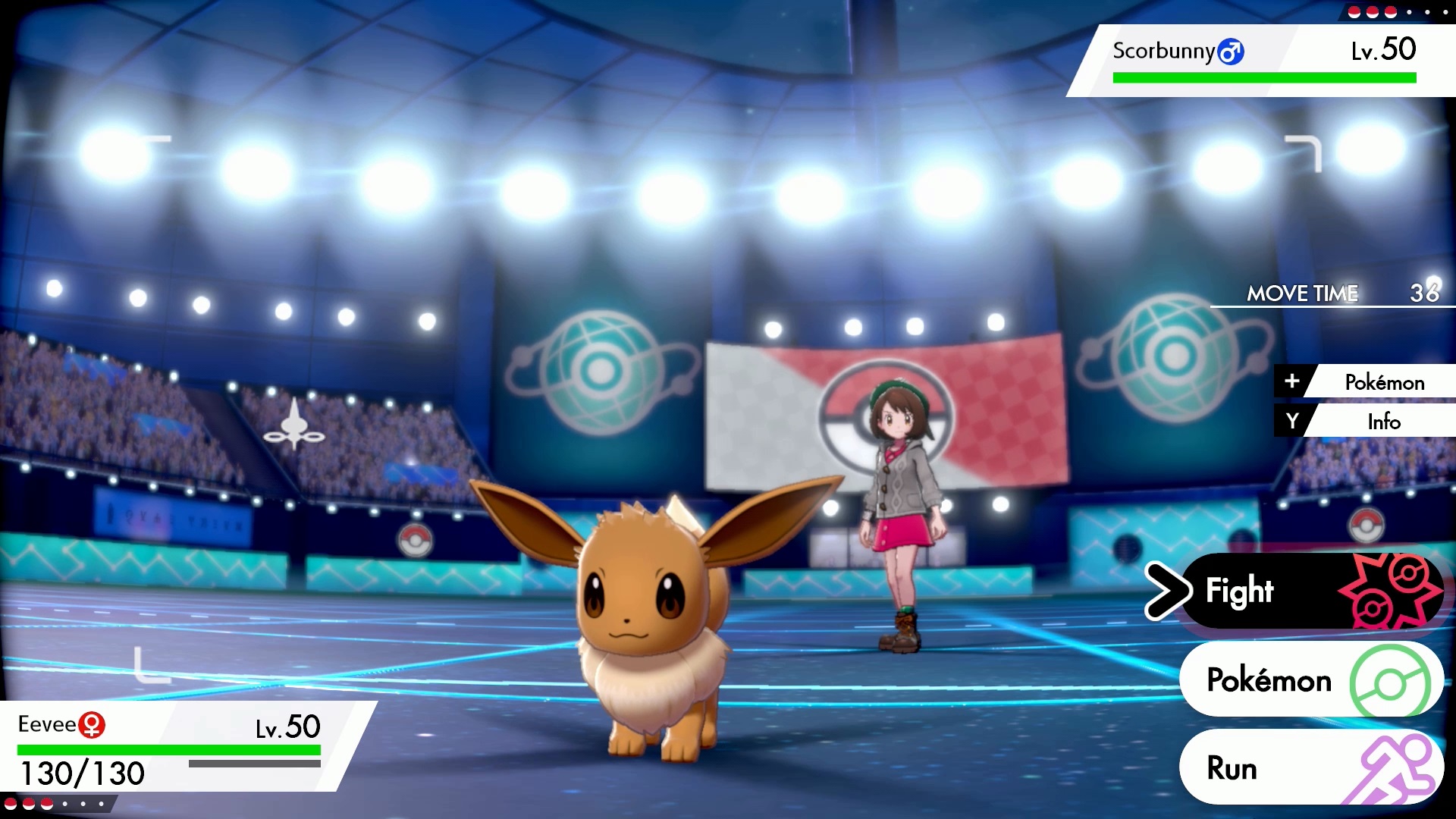Click the third Poké Ball in your party indicator
This screenshot has height=819, width=1456.
47,805
